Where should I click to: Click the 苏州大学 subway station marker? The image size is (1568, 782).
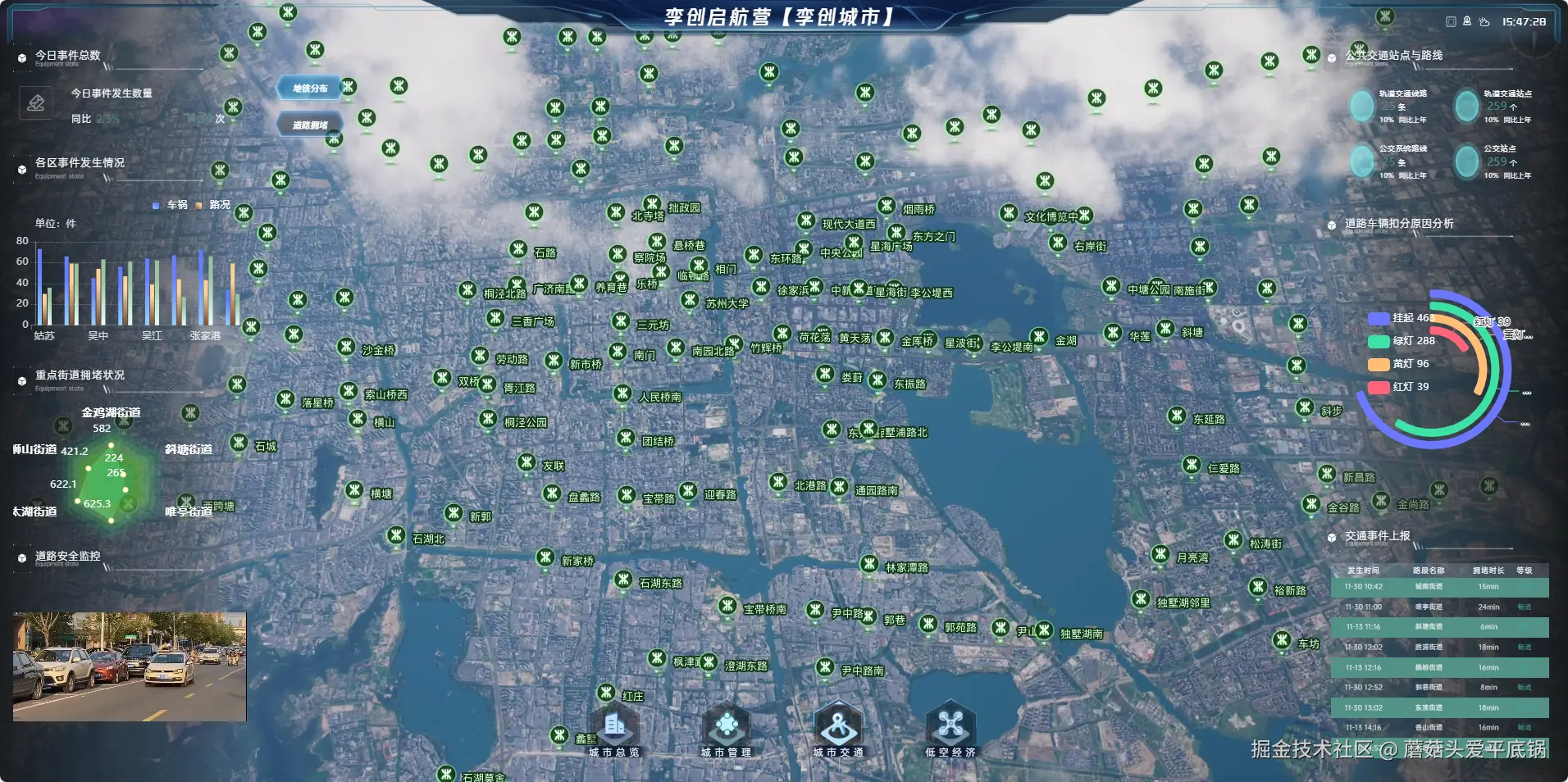[691, 299]
